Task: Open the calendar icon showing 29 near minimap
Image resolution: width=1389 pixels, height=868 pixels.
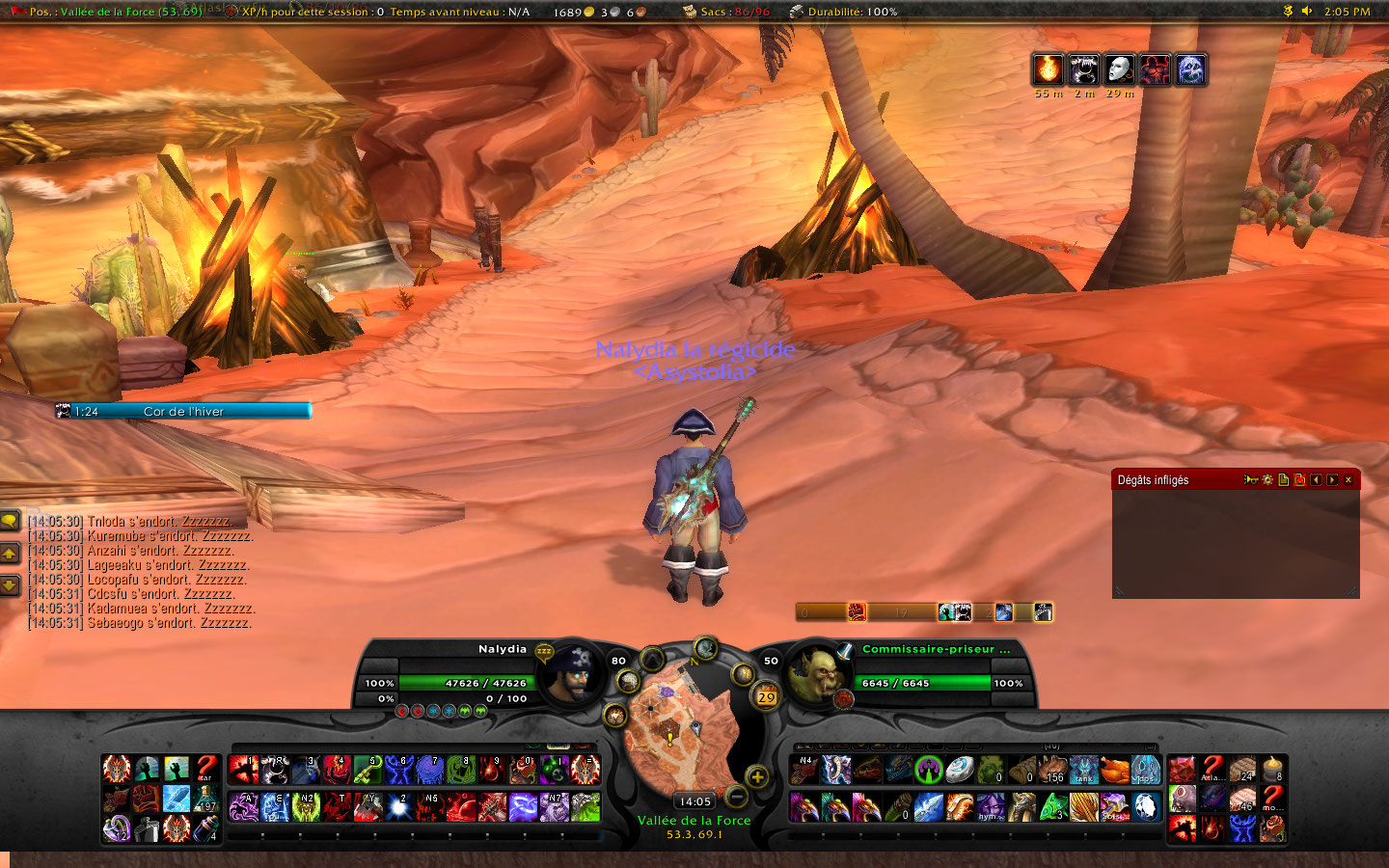Action: [x=765, y=696]
